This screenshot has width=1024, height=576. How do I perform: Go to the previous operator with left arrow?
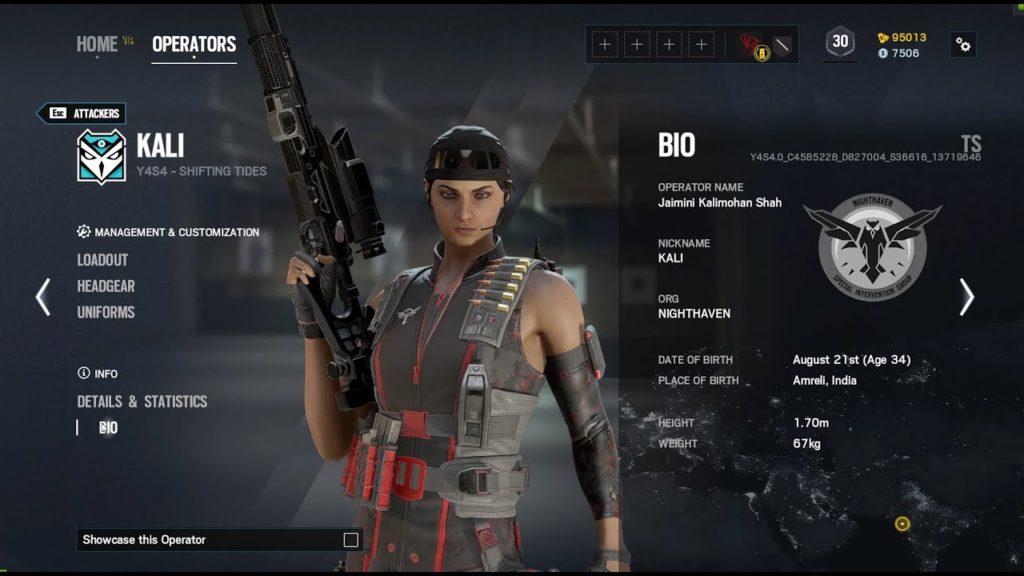43,297
